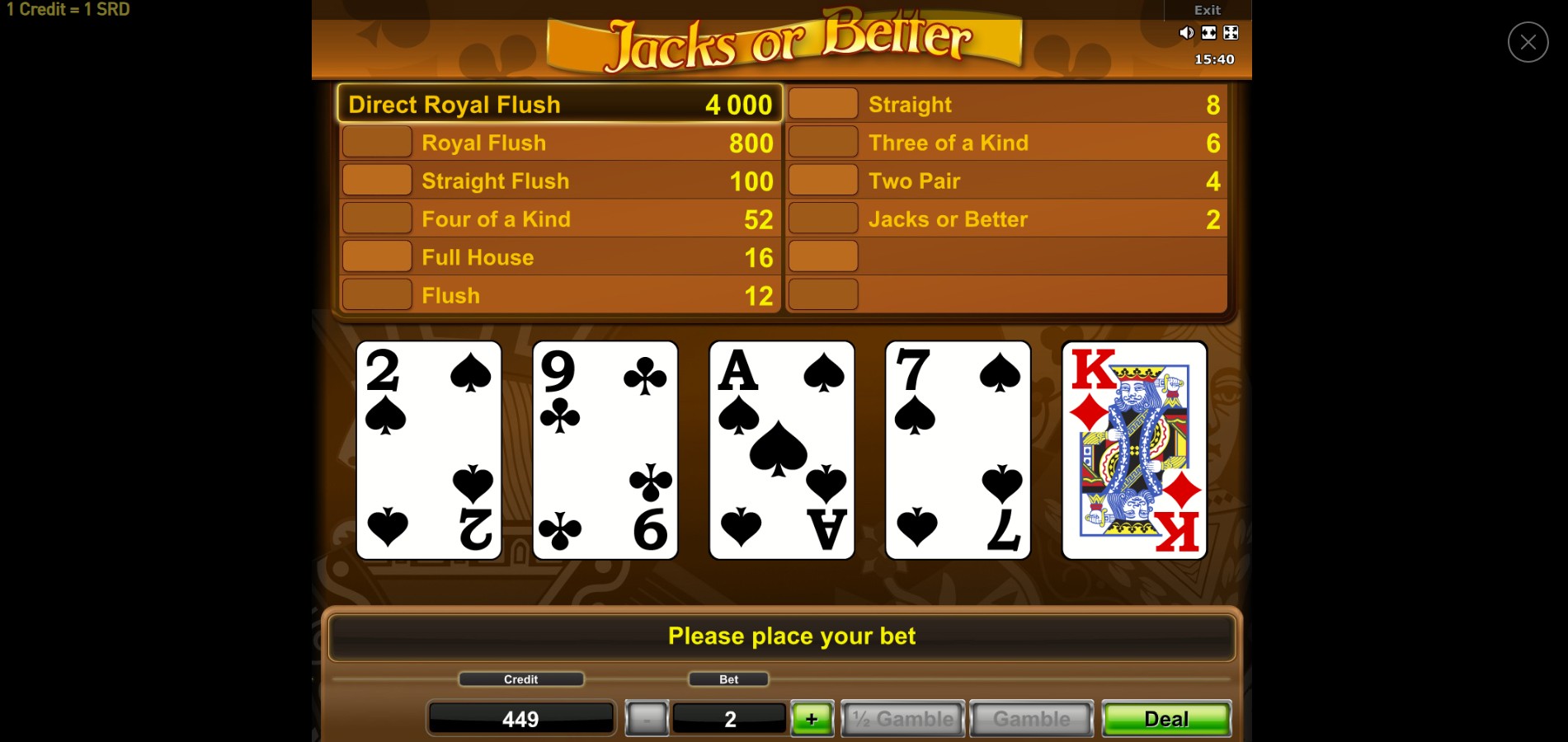Decrease the bet with the minus button

(x=646, y=718)
